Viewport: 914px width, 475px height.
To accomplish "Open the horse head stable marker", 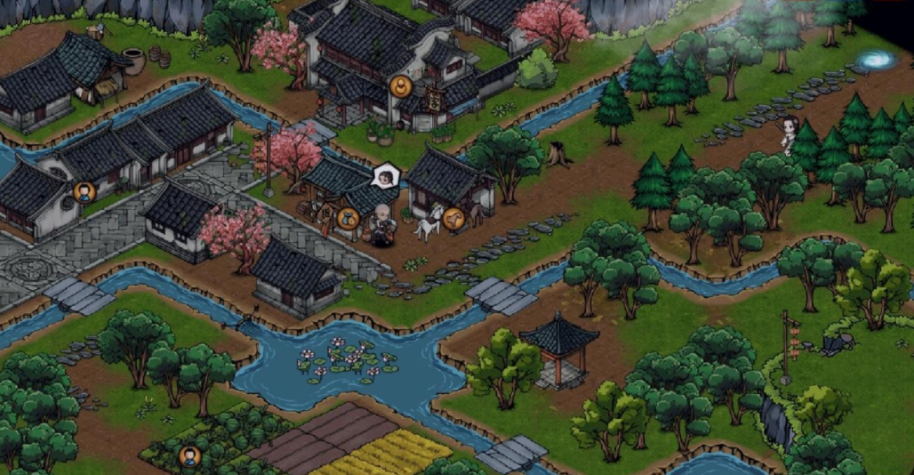I will (454, 216).
